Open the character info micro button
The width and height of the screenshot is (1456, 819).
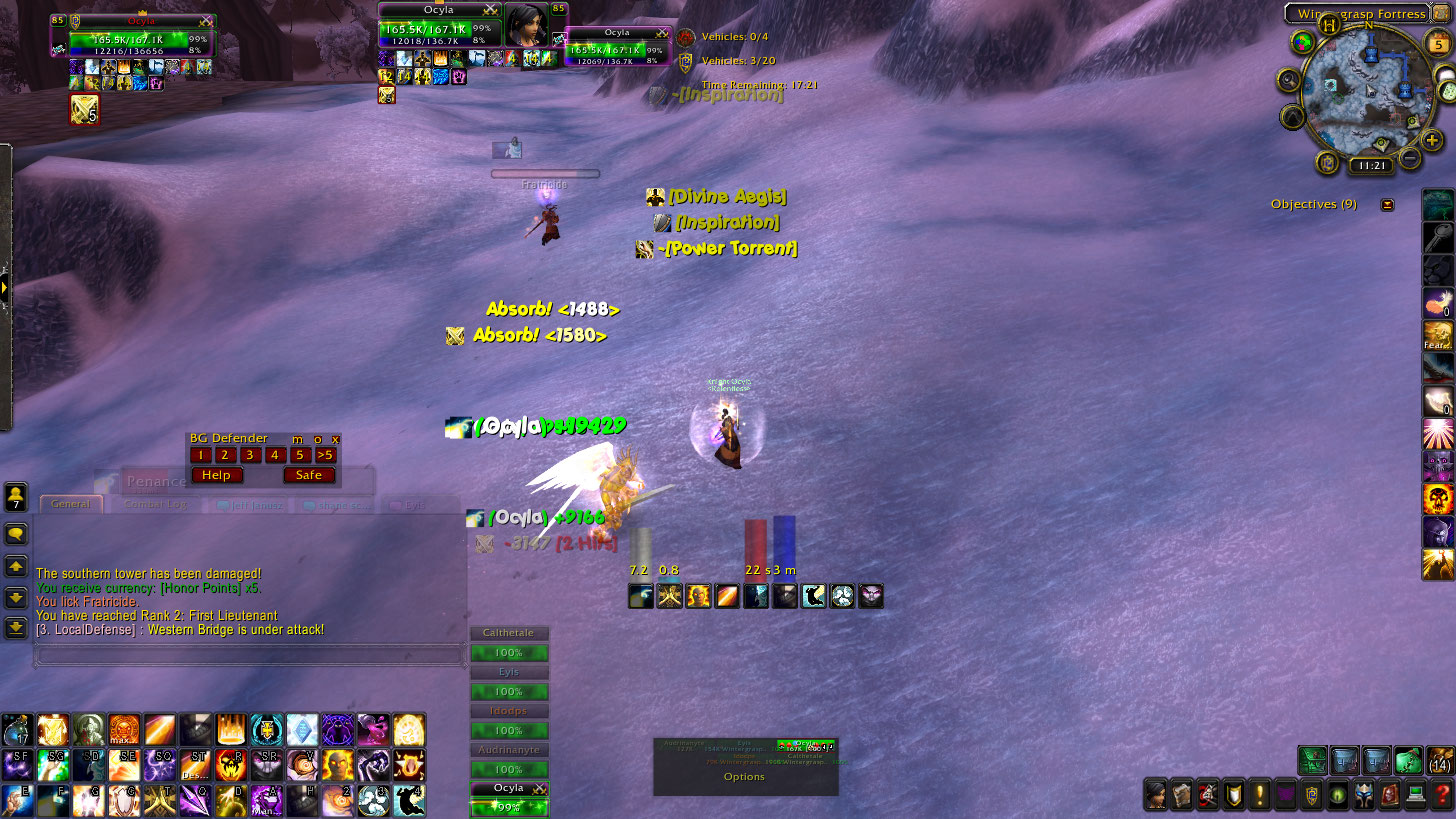pyautogui.click(x=1156, y=795)
